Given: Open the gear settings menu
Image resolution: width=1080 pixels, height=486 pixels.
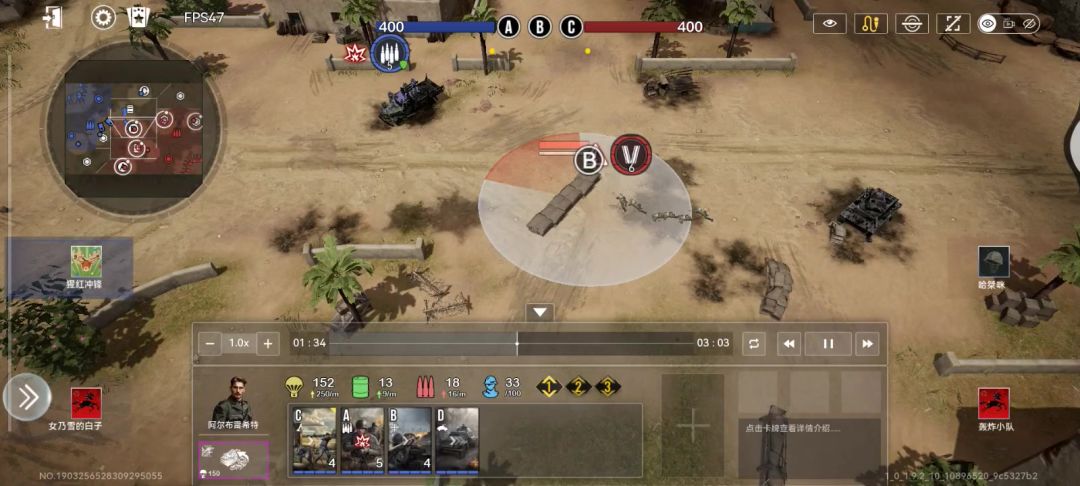Looking at the screenshot, I should coord(104,18).
